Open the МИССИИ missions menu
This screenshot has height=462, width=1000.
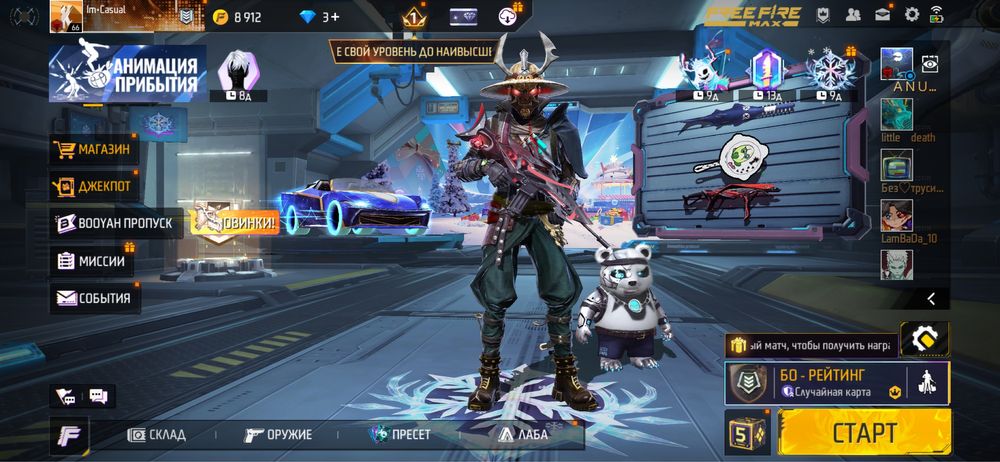pyautogui.click(x=92, y=261)
